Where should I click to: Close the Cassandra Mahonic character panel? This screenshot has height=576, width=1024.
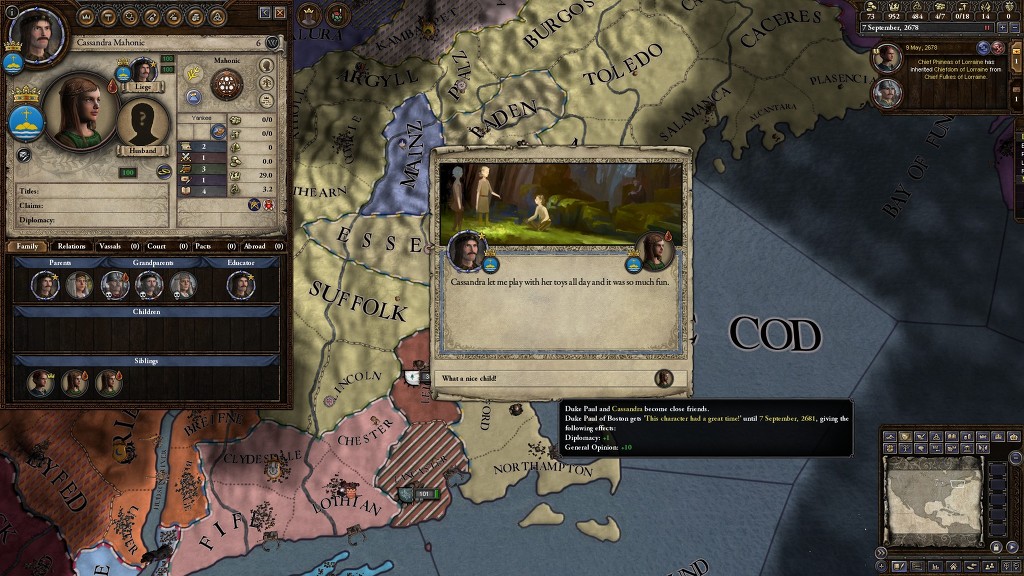(x=280, y=12)
